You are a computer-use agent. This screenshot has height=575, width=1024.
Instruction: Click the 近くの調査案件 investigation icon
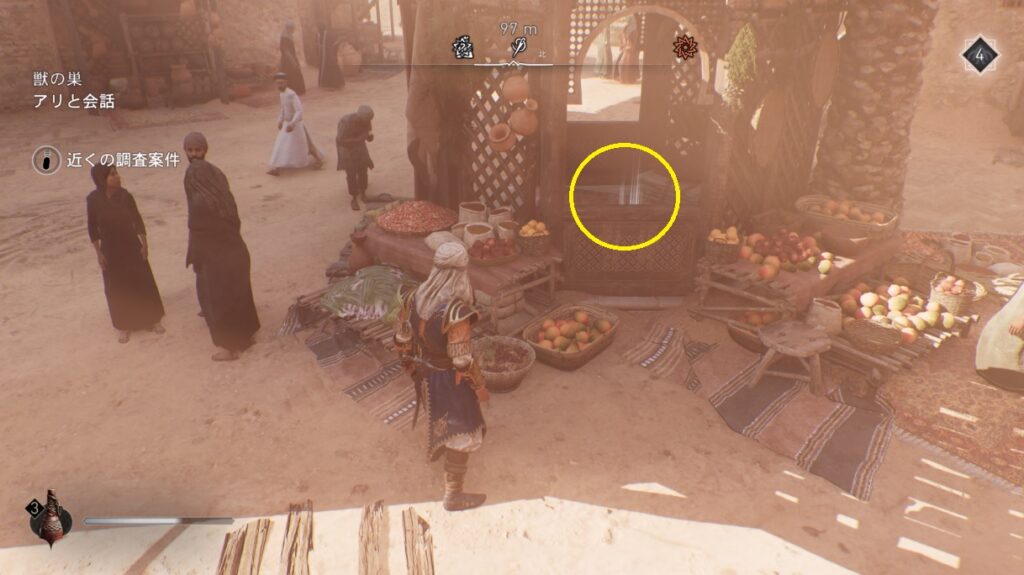(x=44, y=161)
